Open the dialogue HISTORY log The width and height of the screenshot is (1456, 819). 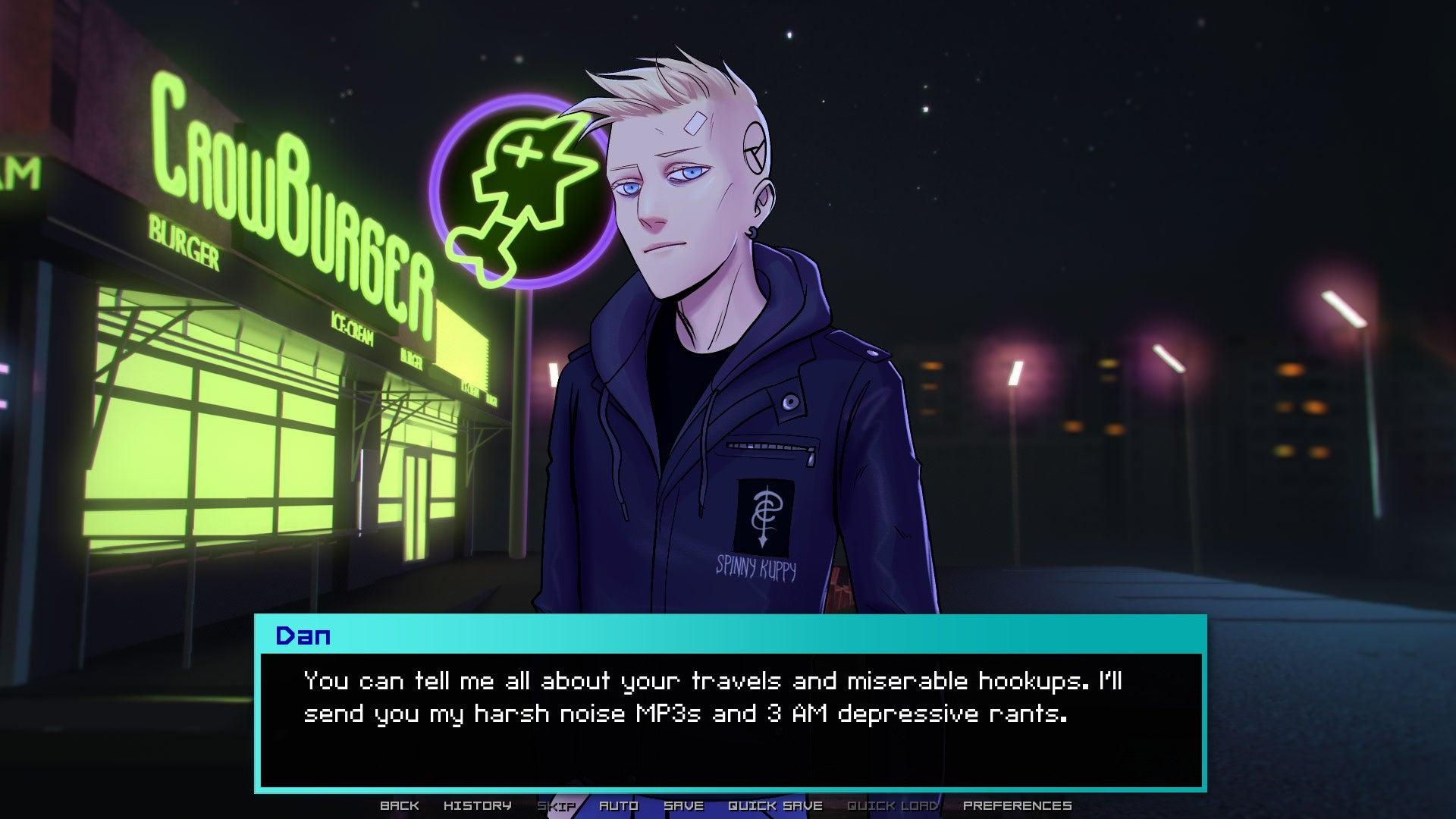click(x=478, y=805)
